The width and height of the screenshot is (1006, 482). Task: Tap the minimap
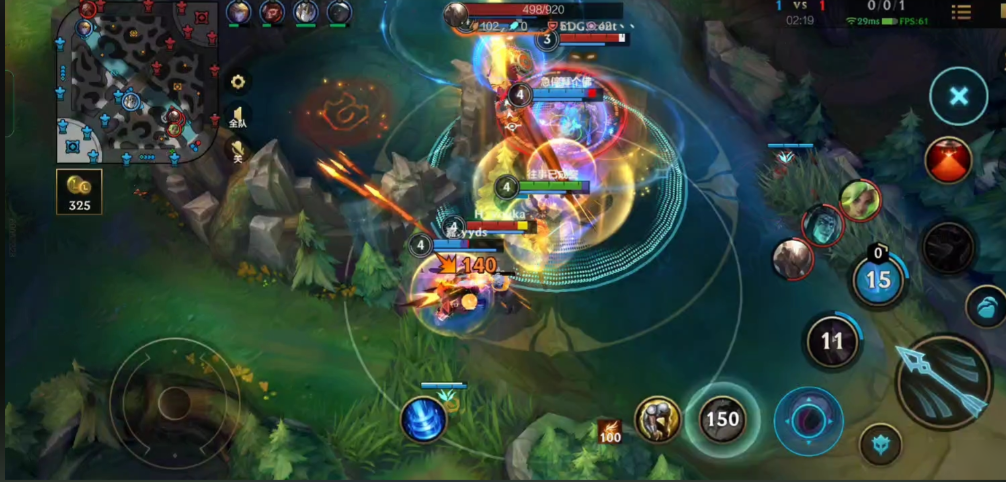pos(137,80)
